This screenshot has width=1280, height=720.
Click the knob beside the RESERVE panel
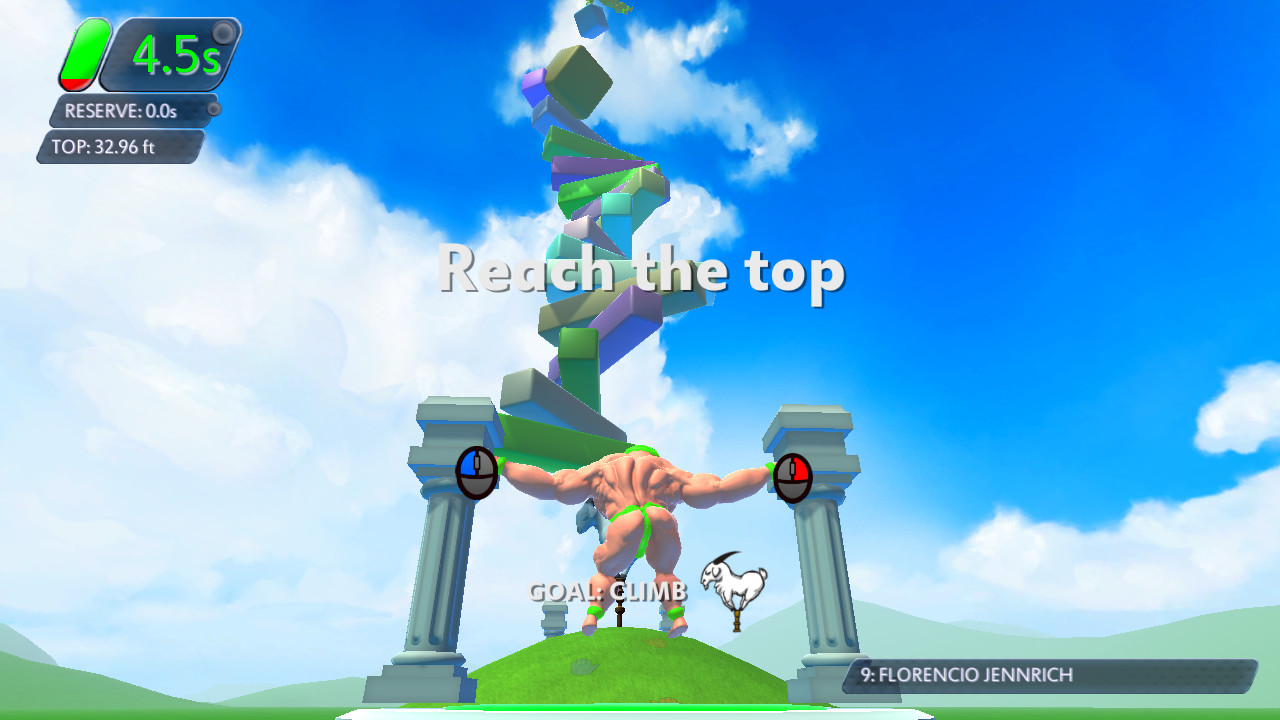tap(213, 109)
